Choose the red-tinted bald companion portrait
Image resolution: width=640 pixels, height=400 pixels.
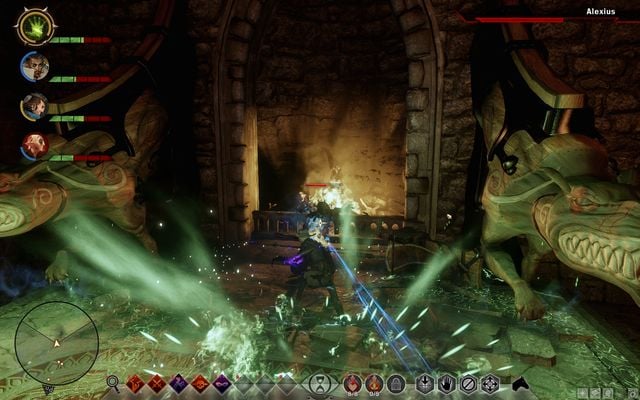tap(33, 146)
